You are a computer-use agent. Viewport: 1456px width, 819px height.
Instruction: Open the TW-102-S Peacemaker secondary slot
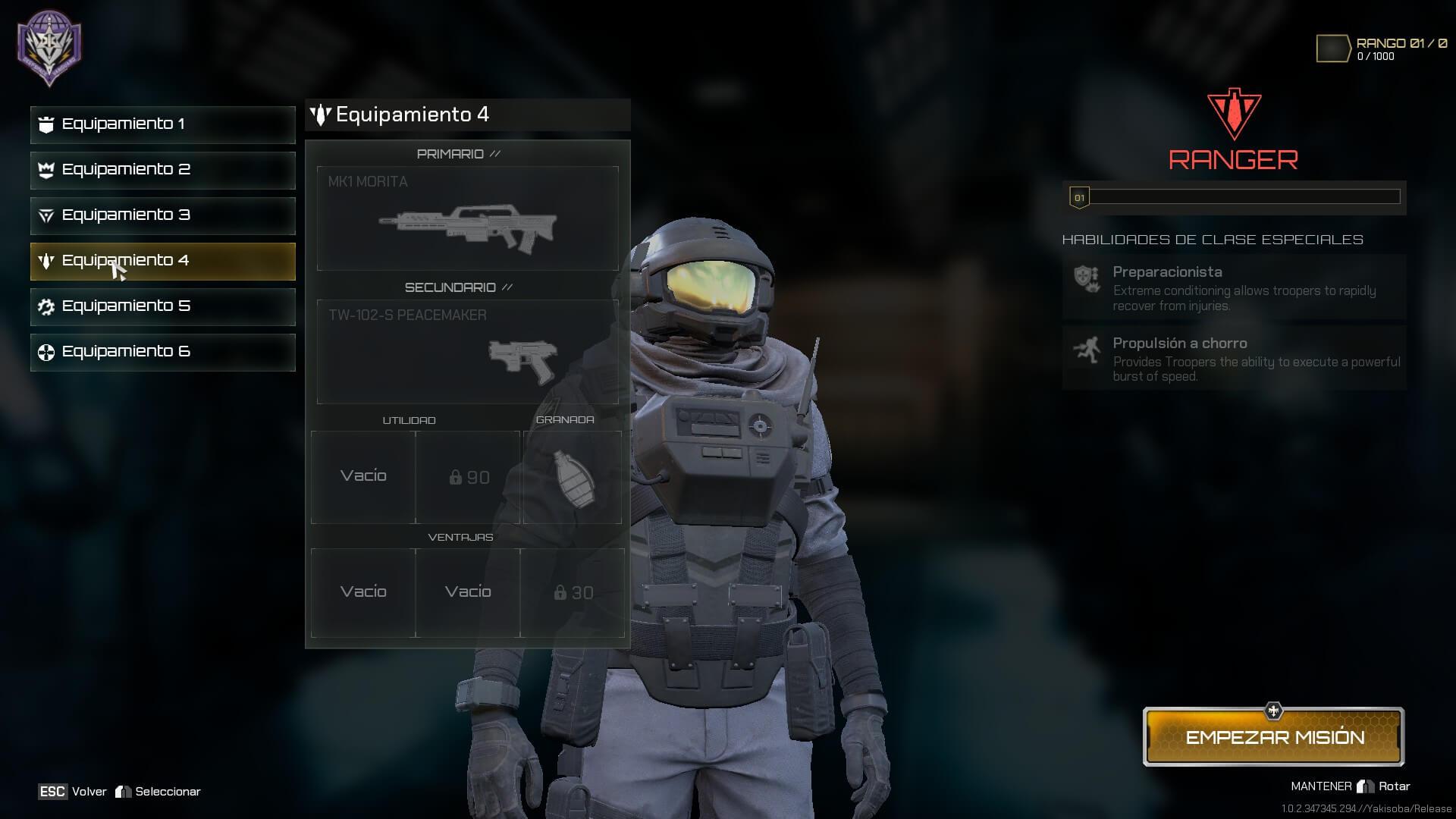tap(467, 352)
